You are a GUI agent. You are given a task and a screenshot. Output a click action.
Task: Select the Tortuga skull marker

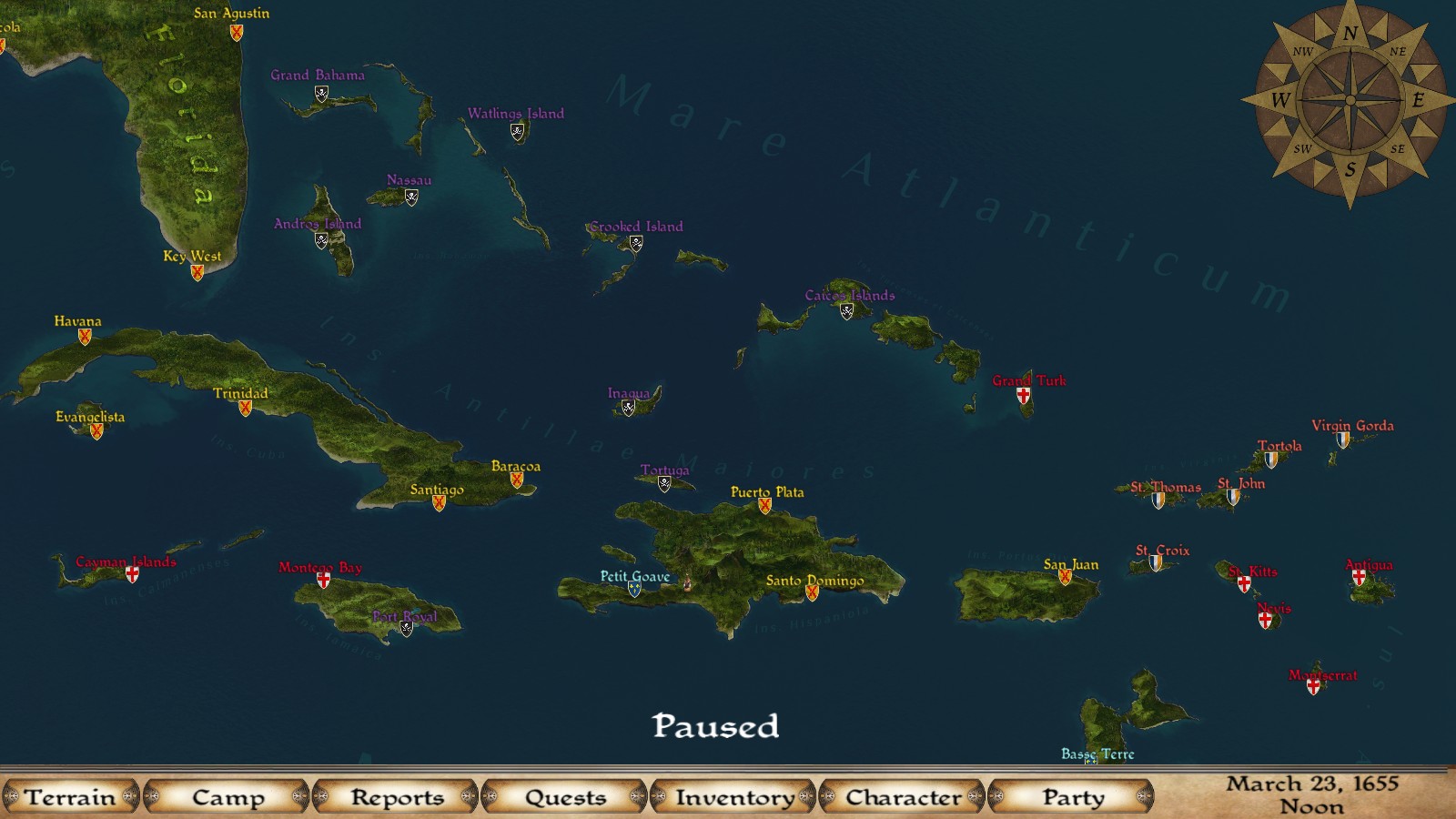tap(664, 484)
